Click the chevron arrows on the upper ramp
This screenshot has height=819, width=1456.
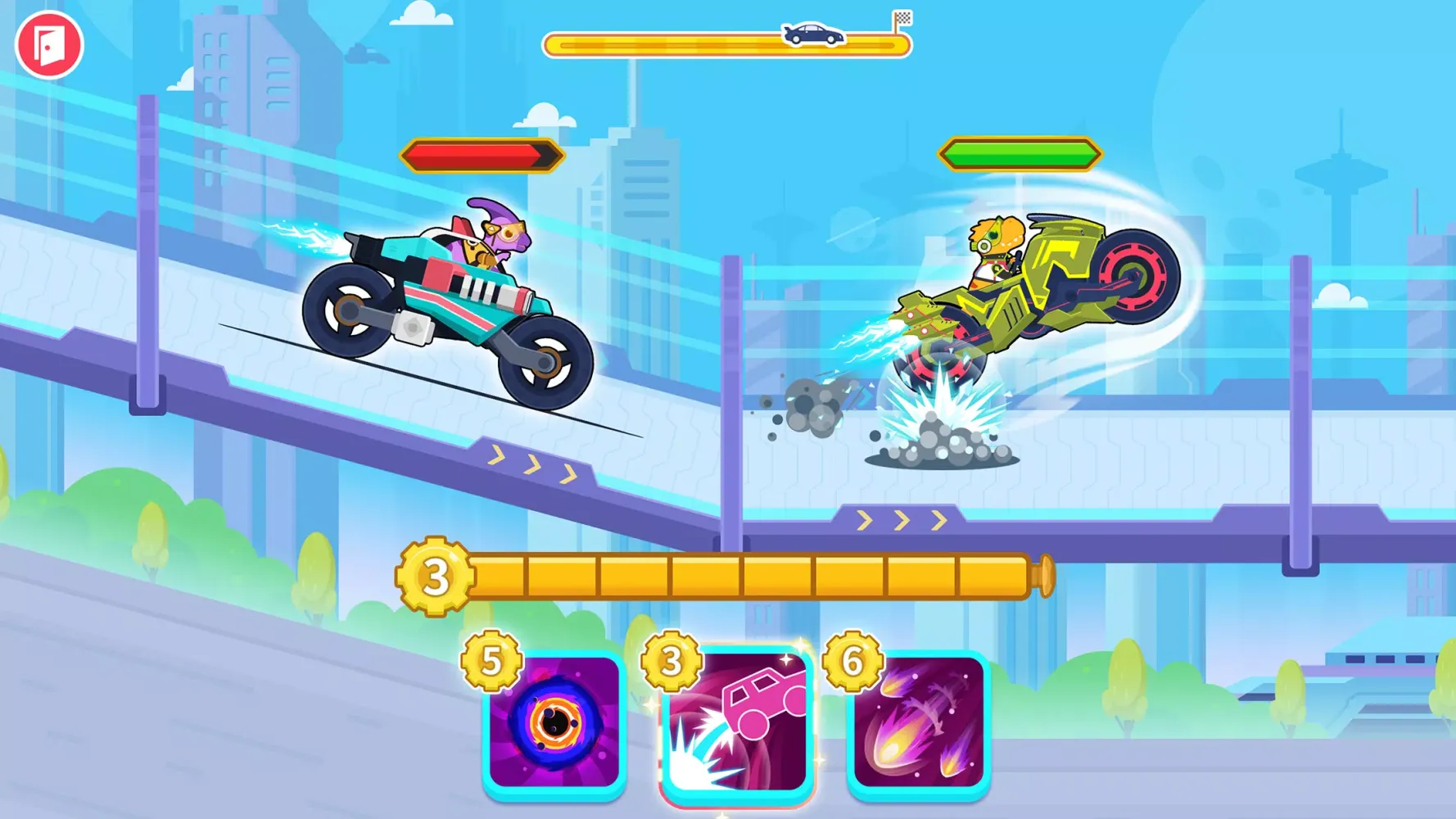(528, 463)
